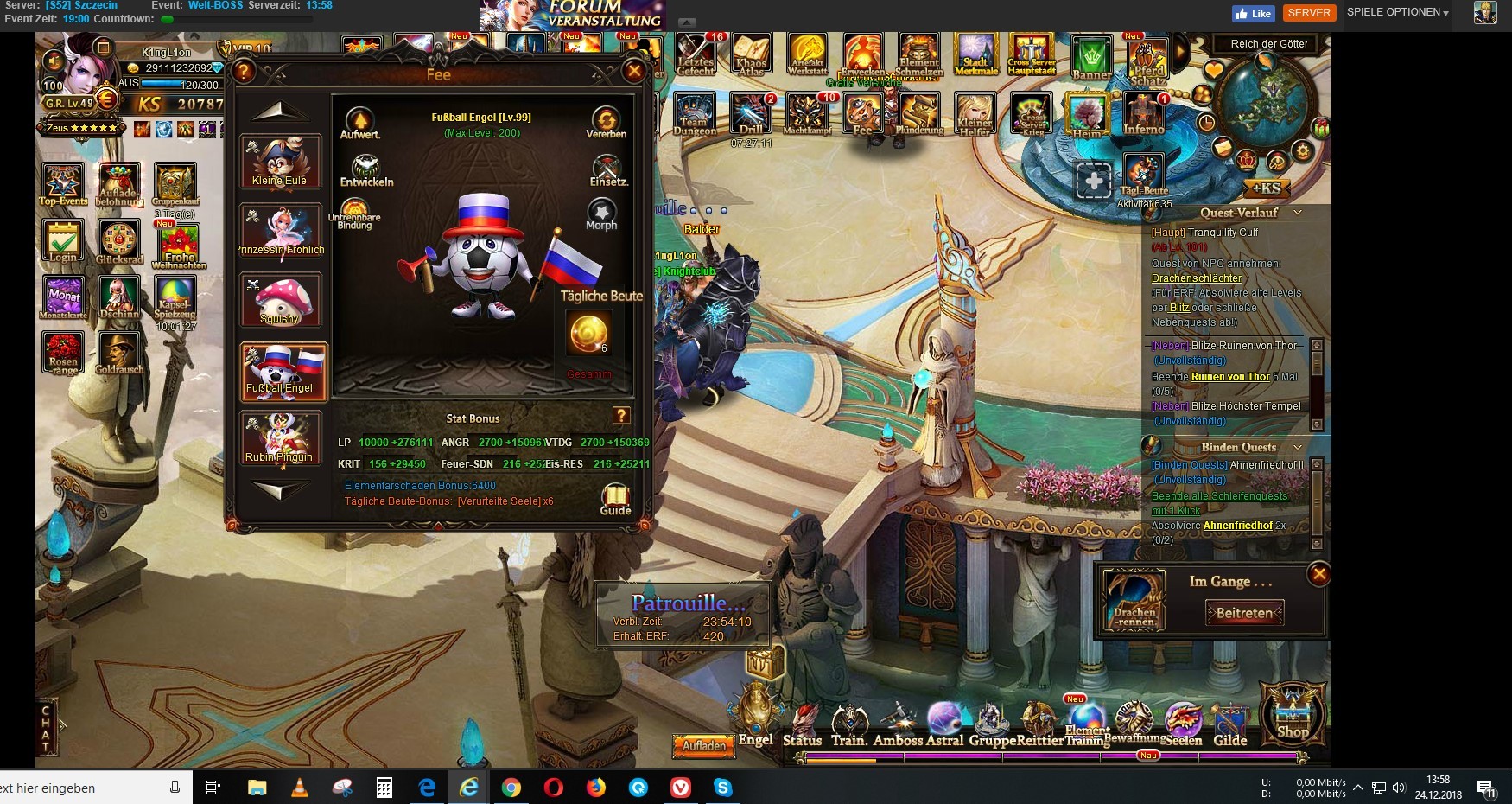Viewport: 1512px width, 804px height.
Task: Open the SPIELE OPTIONEN dropdown
Action: pyautogui.click(x=1397, y=12)
